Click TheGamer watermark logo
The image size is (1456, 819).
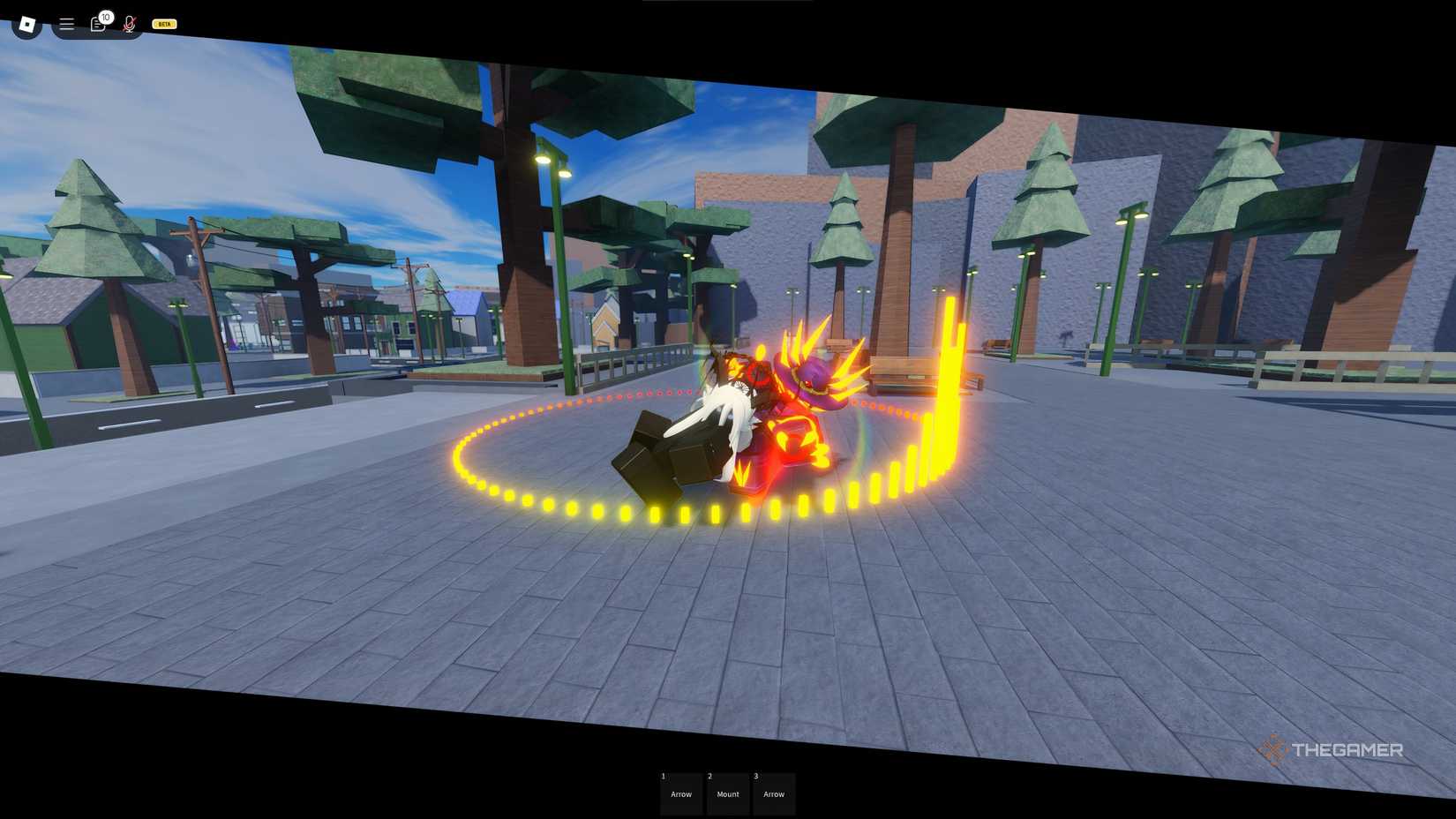coord(1332,751)
